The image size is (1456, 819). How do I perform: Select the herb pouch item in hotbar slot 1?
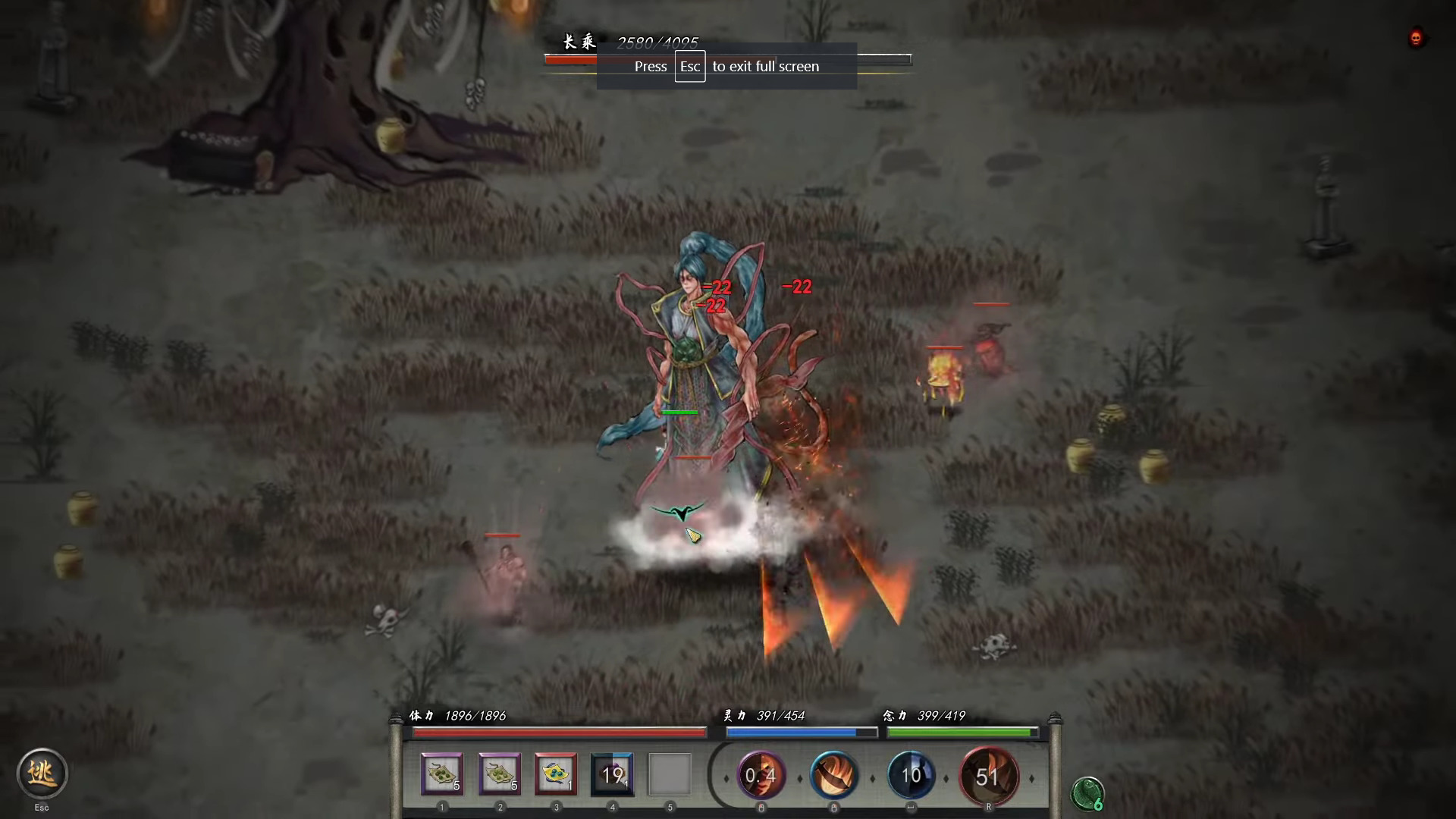pyautogui.click(x=442, y=774)
